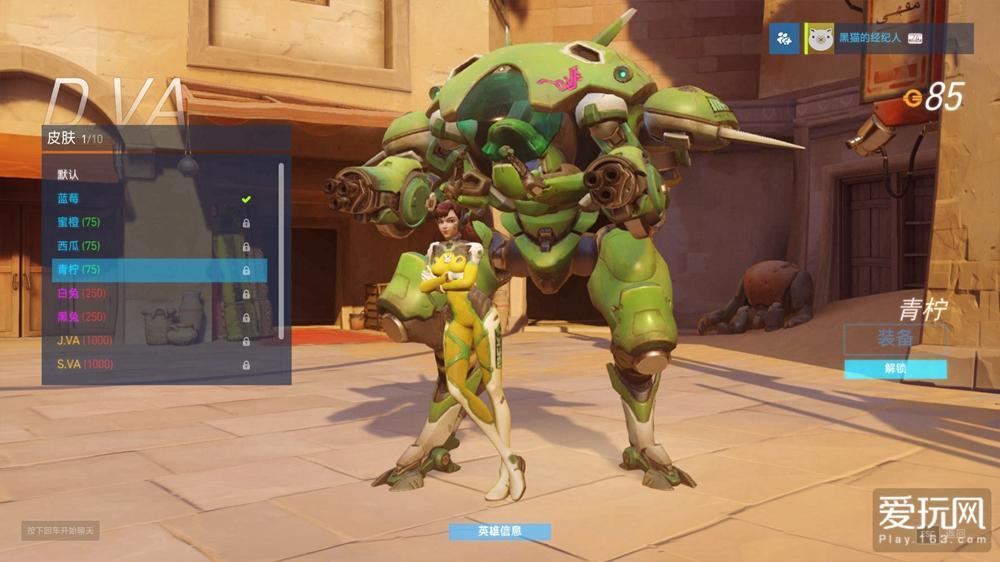Image resolution: width=1000 pixels, height=562 pixels.
Task: Open the group invite icon
Action: pyautogui.click(x=784, y=38)
